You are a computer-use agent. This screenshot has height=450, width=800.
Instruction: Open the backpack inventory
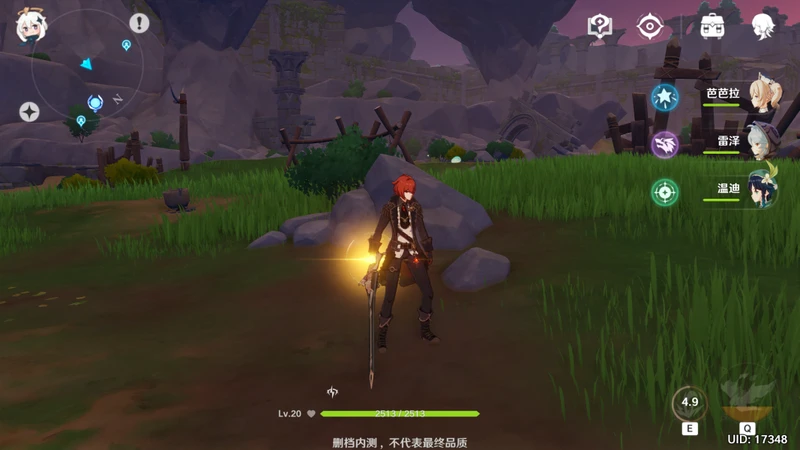tap(712, 26)
